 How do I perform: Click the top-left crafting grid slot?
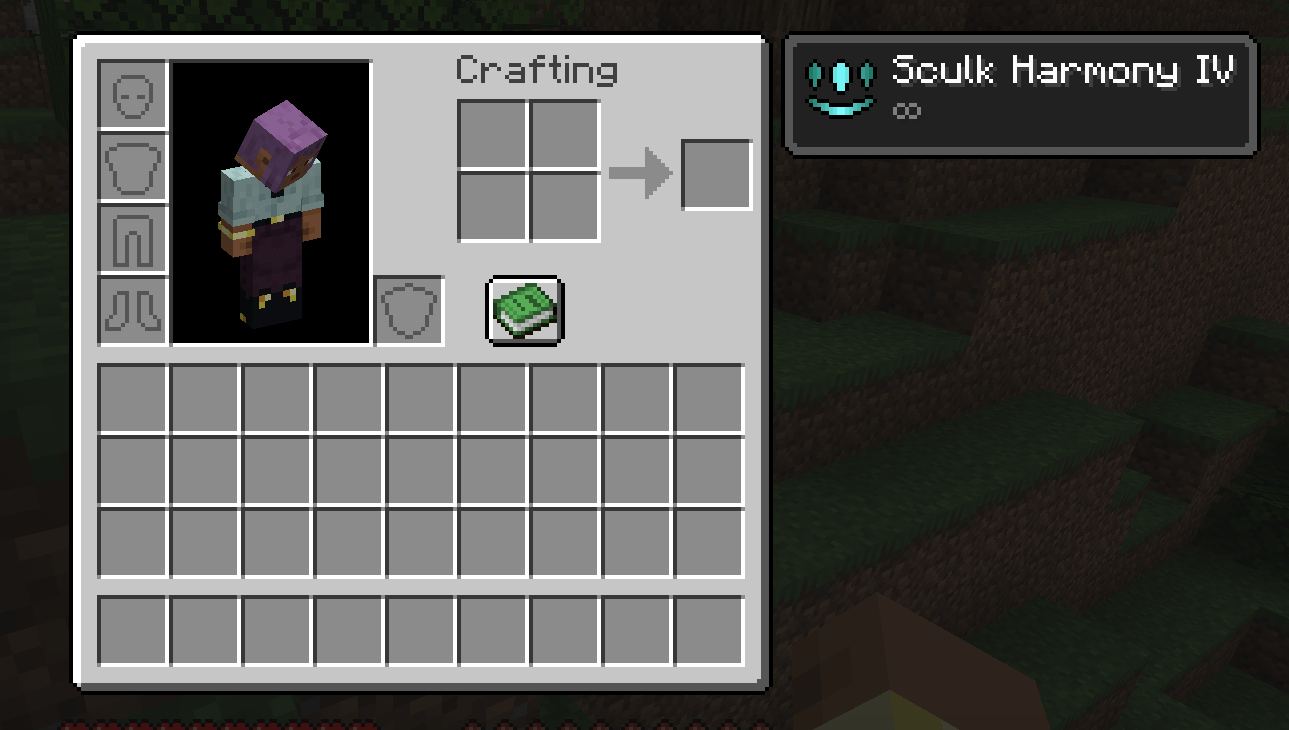[x=491, y=135]
